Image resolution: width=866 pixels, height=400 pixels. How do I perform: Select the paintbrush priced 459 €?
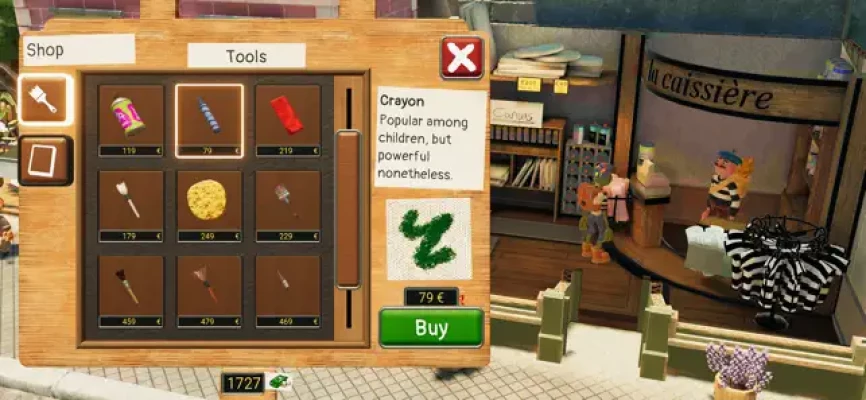131,290
